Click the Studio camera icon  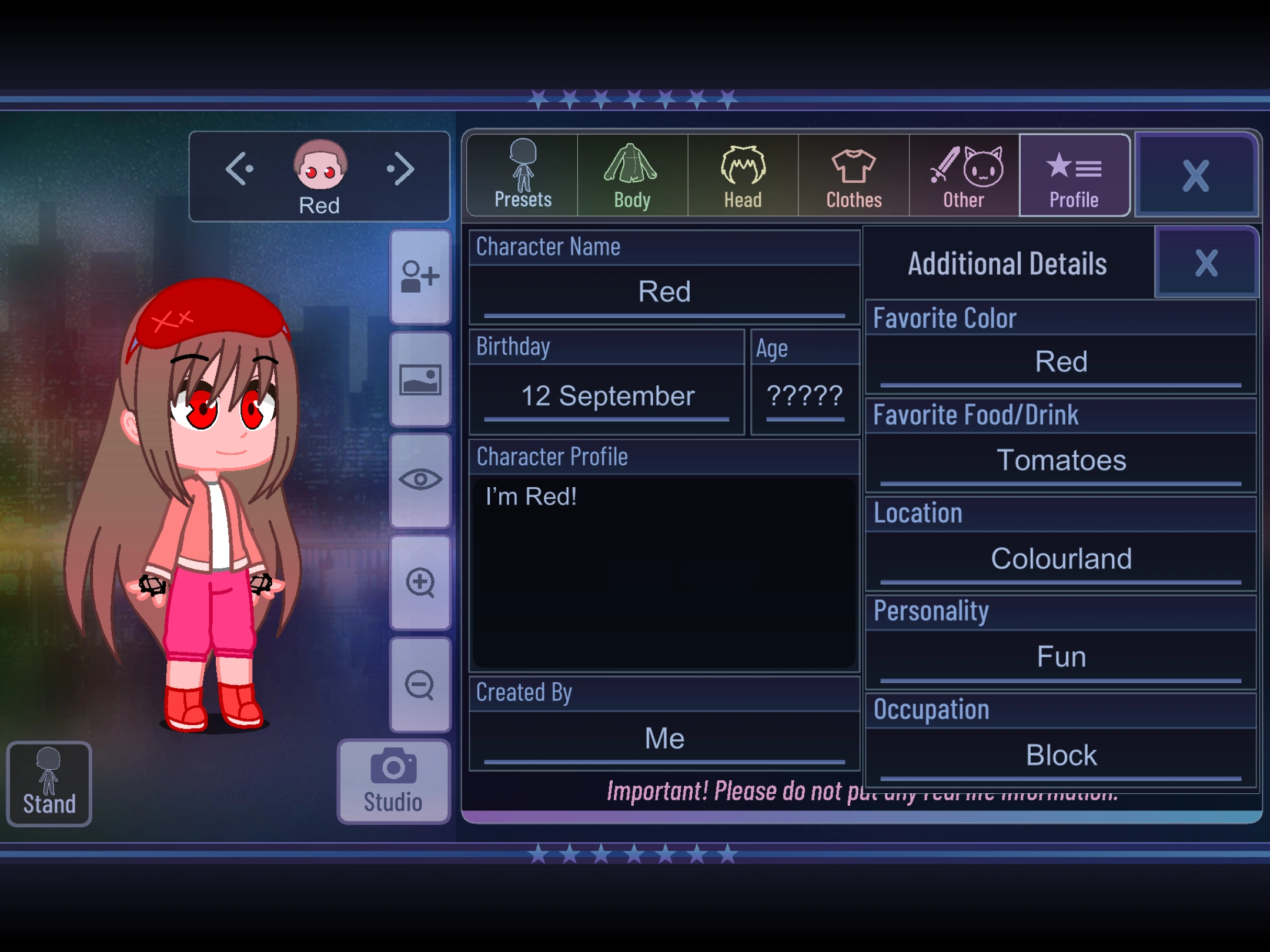(x=392, y=764)
